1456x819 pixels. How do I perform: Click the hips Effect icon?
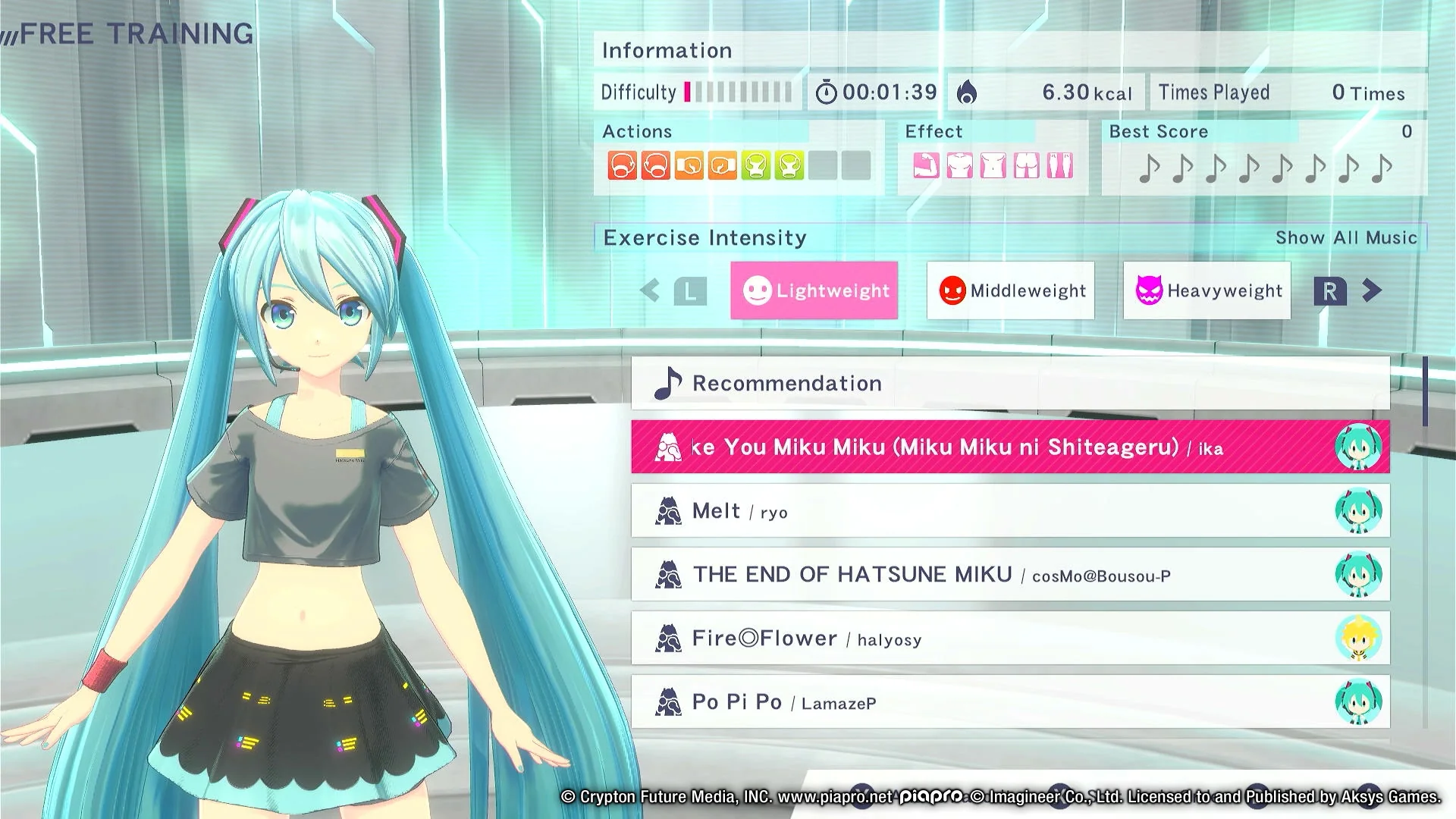click(1027, 165)
